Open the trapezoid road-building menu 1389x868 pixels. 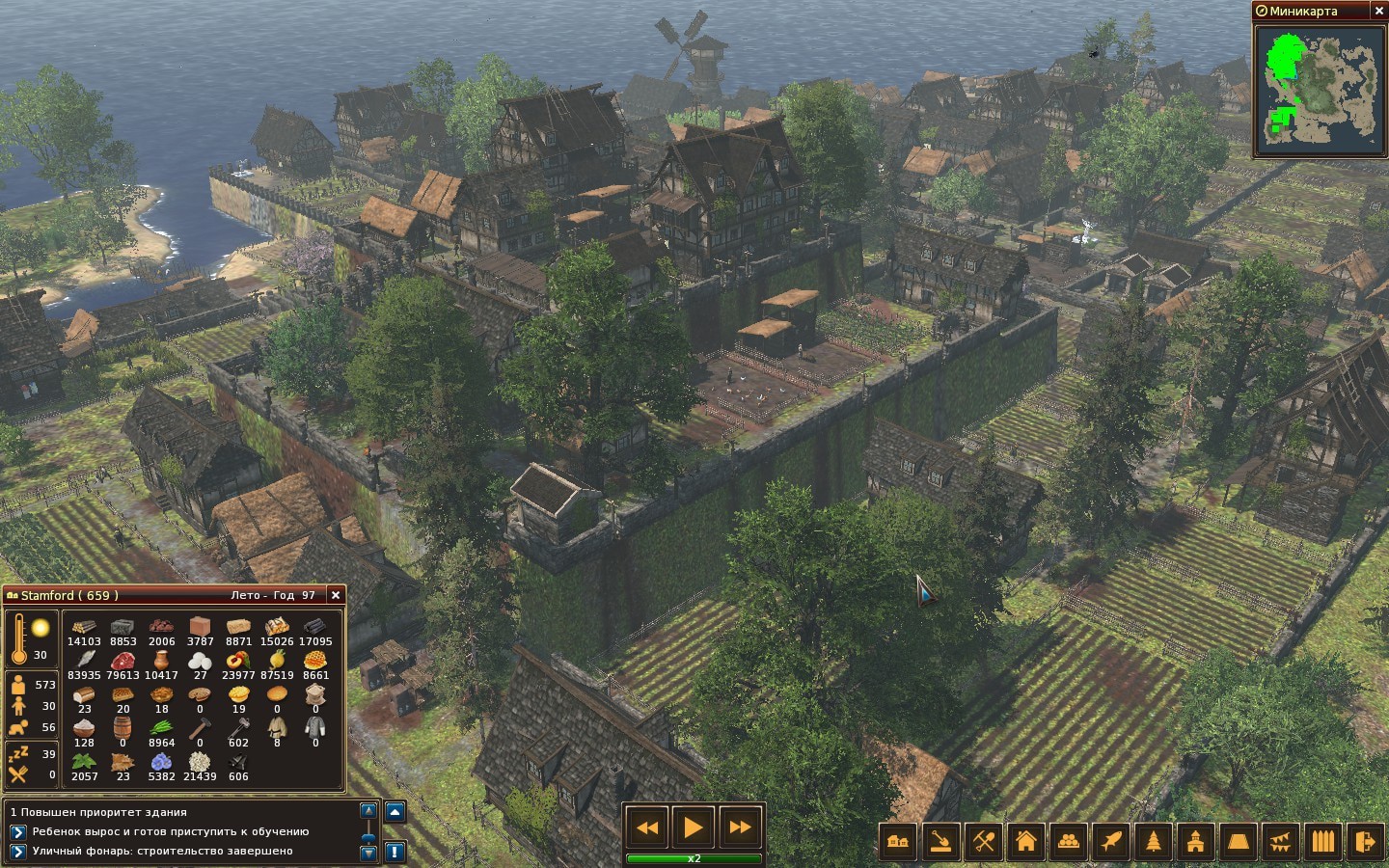(x=1239, y=842)
